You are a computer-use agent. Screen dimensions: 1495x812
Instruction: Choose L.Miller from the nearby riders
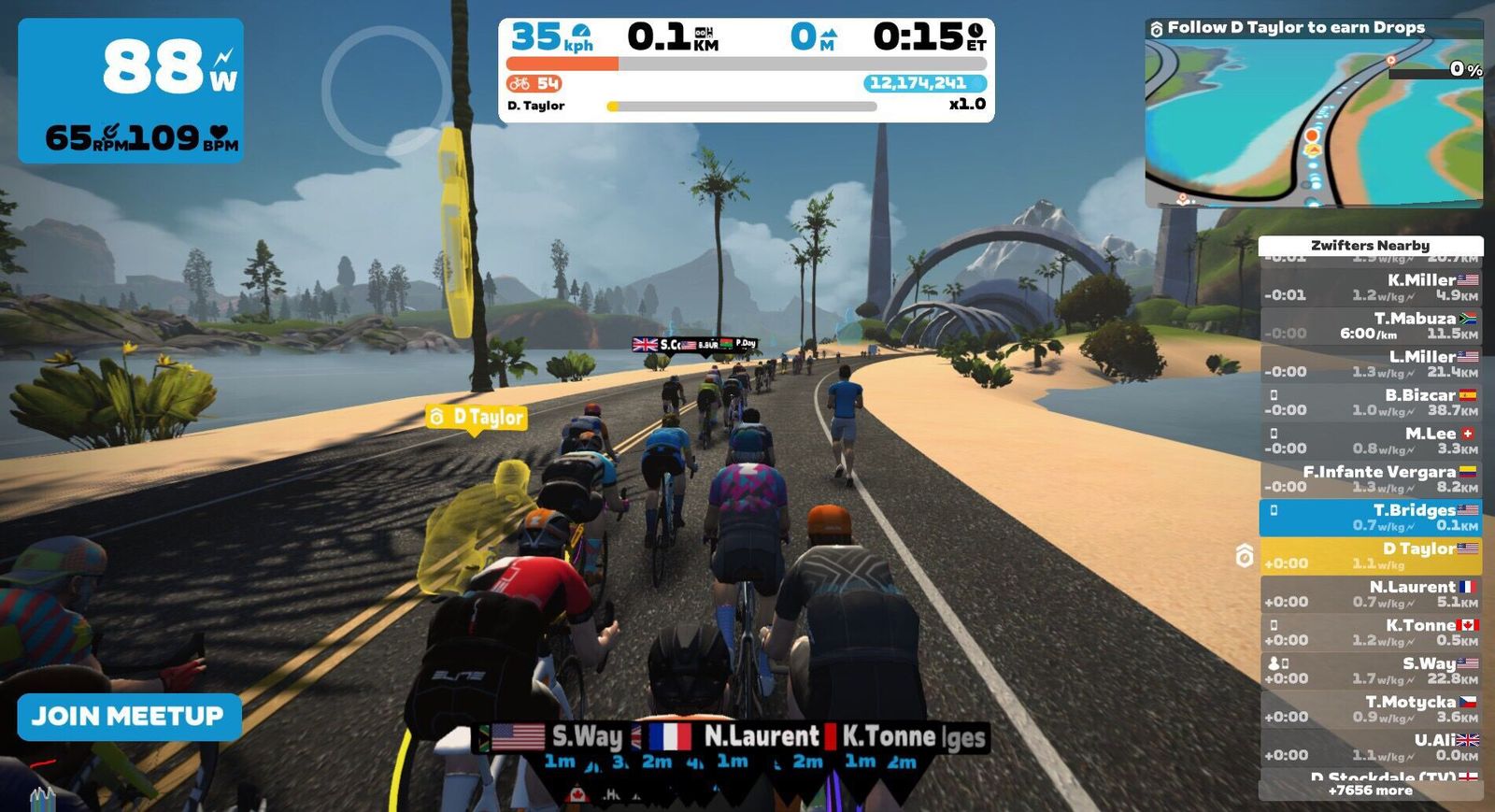click(x=1370, y=363)
